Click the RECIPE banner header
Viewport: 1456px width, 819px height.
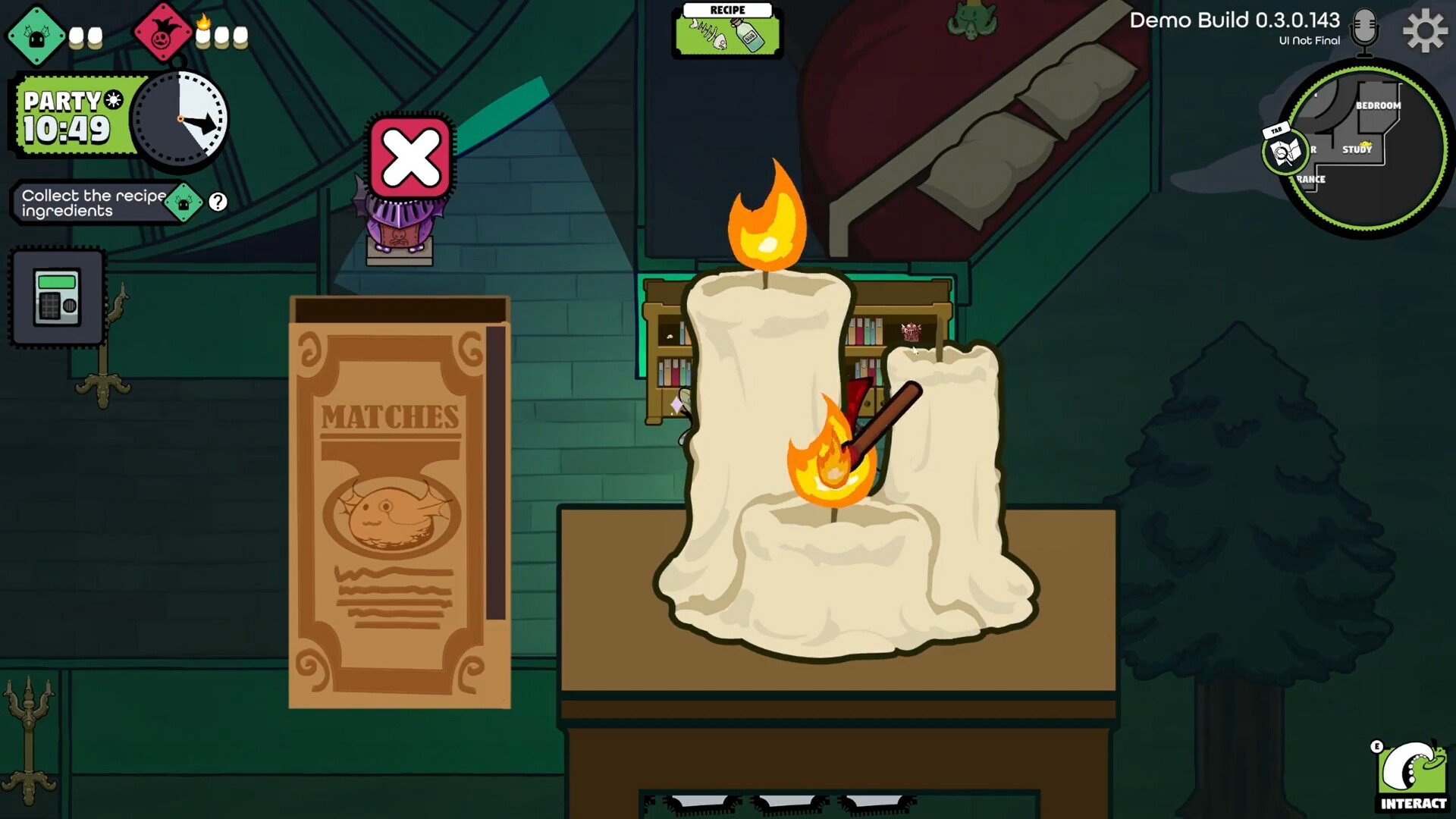(x=727, y=9)
